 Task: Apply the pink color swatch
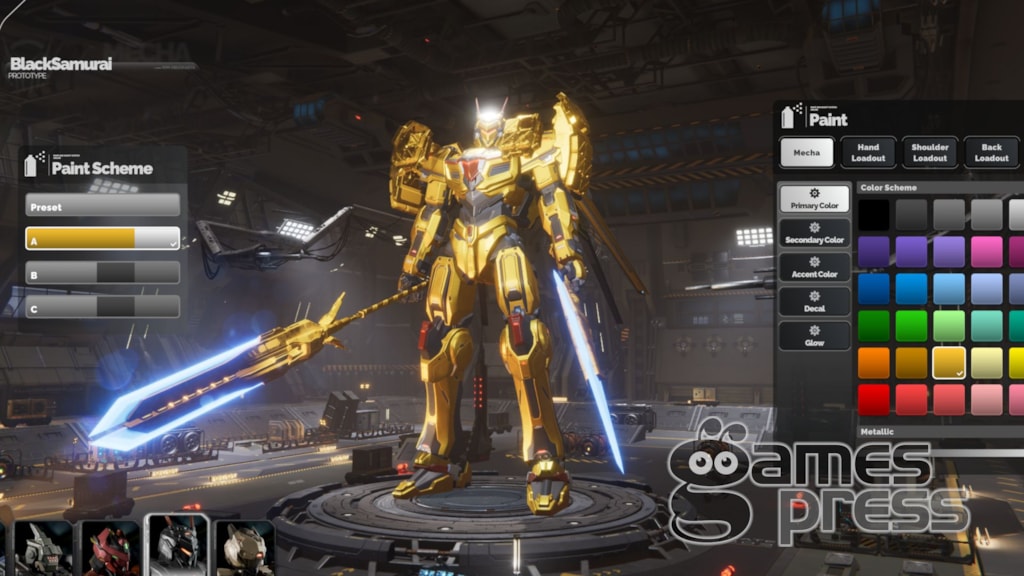coord(987,252)
